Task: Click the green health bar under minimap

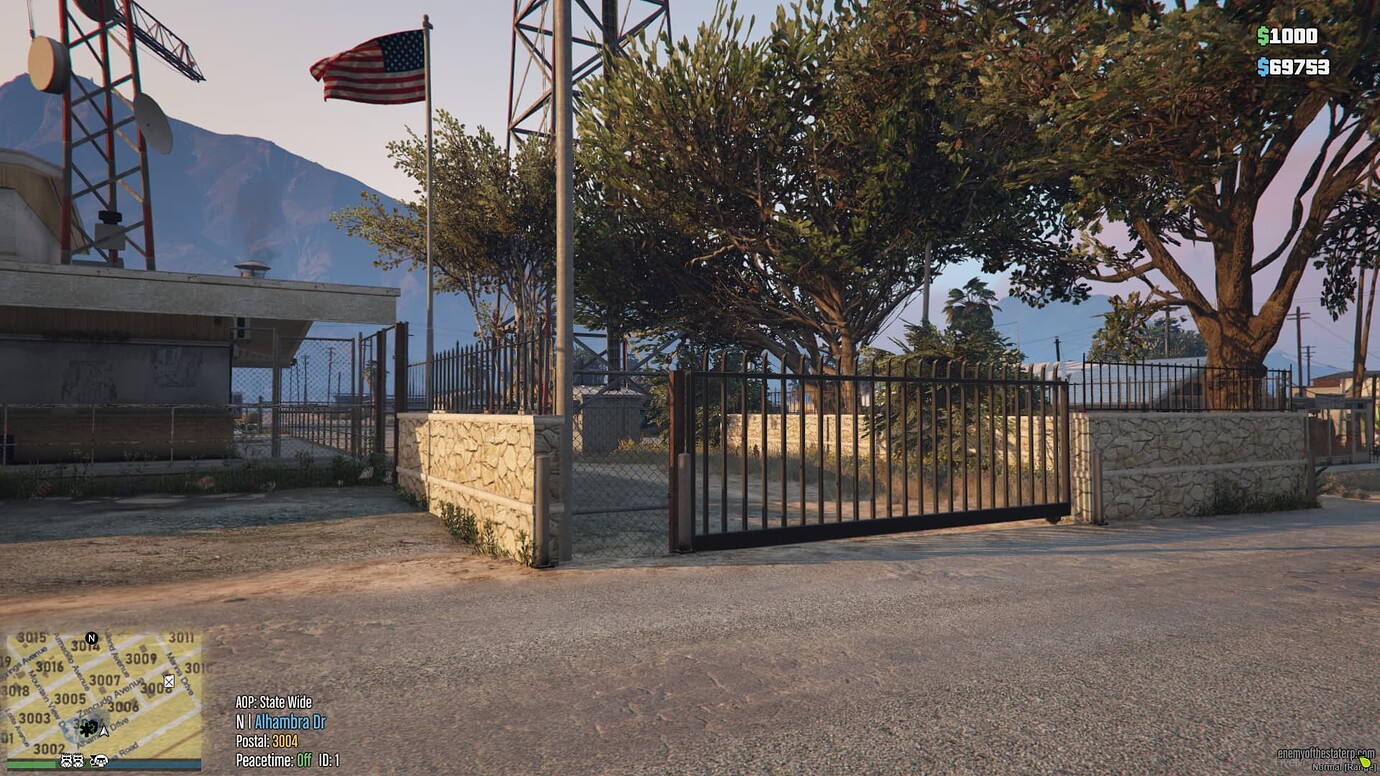Action: 30,764
